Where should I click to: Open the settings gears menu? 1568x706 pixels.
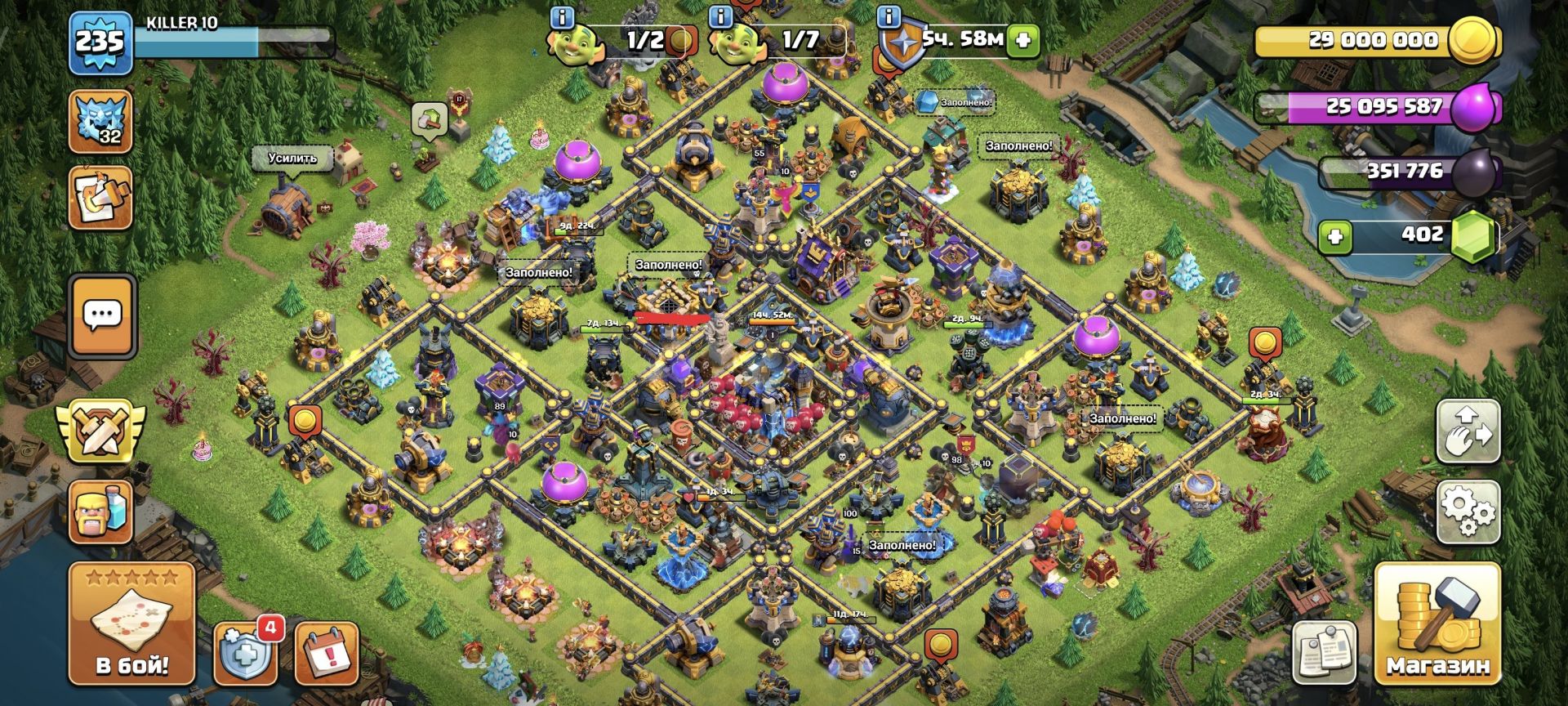click(x=1468, y=512)
